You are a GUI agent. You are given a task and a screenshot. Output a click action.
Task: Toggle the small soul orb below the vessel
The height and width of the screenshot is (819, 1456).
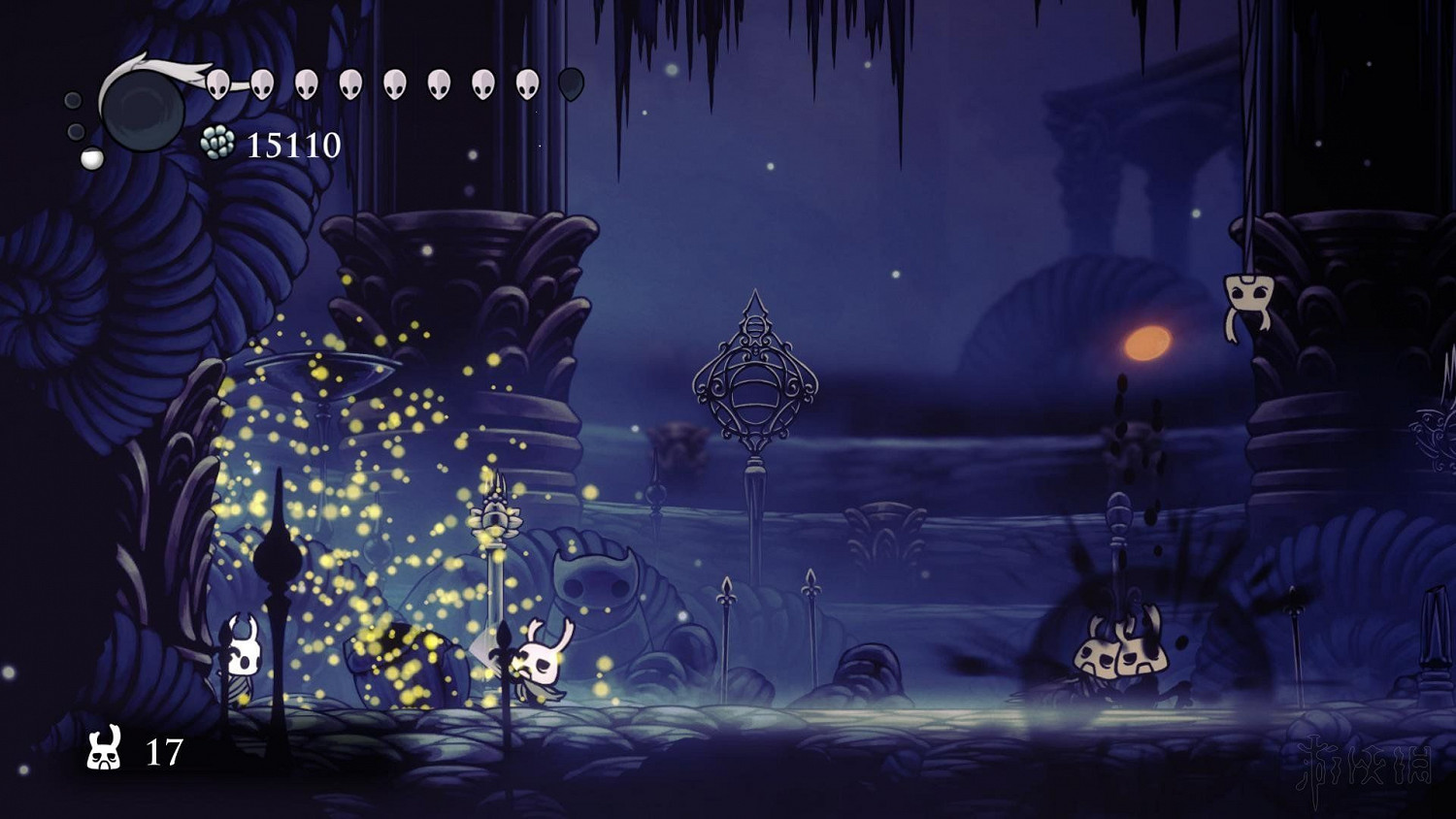[90, 157]
